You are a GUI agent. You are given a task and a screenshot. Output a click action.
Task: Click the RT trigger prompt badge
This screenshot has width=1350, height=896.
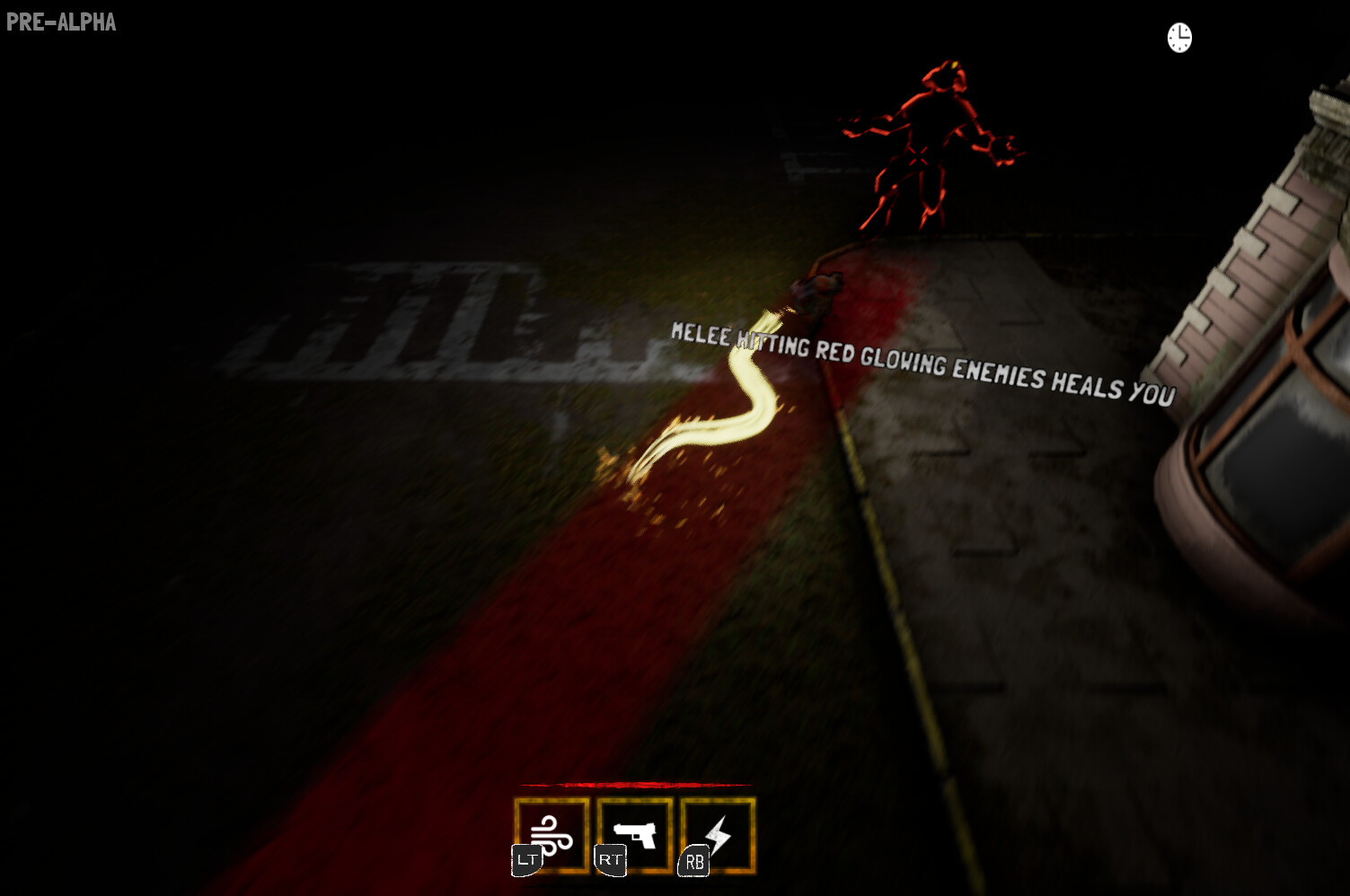(610, 859)
